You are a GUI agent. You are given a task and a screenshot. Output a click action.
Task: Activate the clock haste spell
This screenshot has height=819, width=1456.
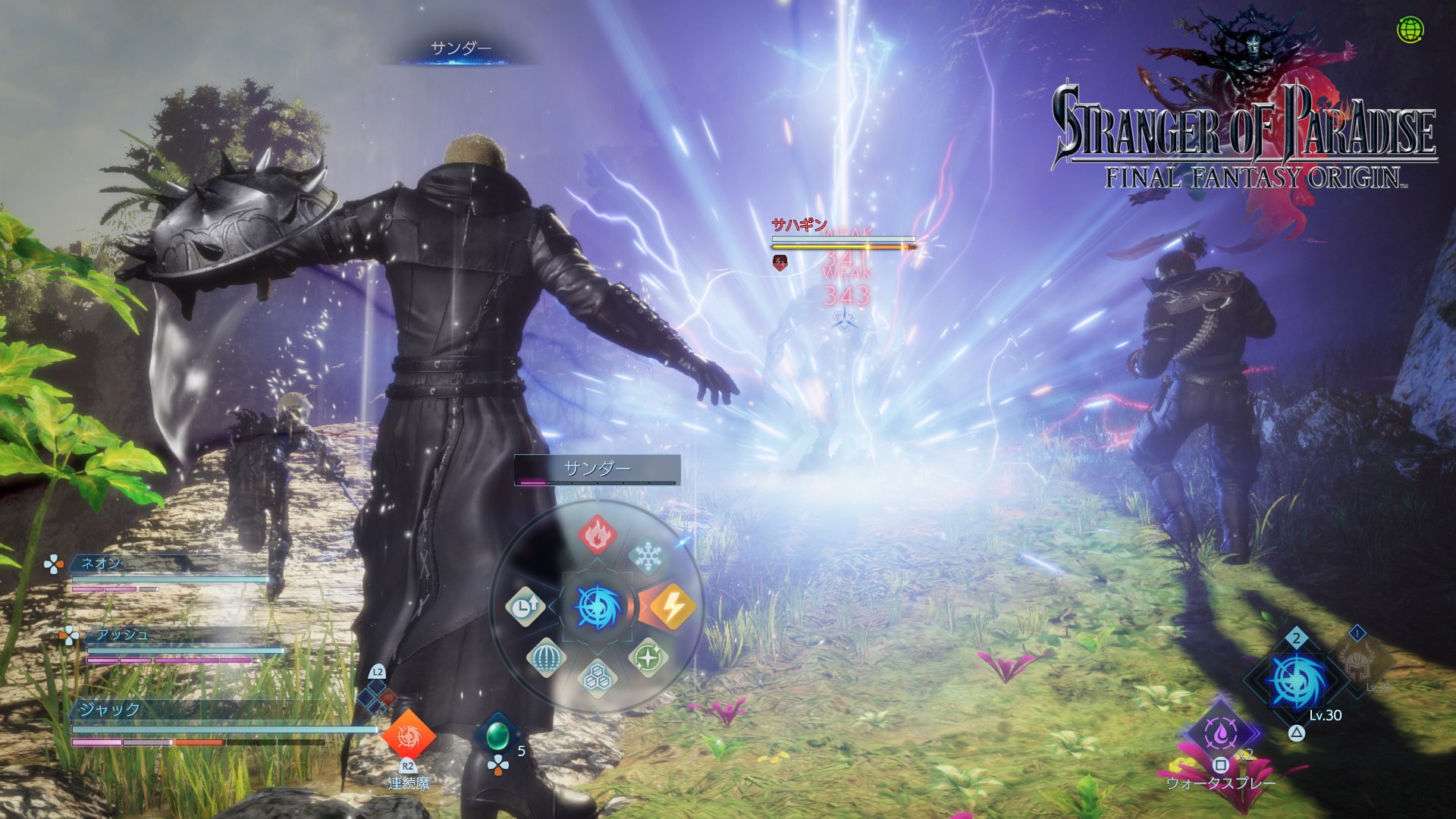[x=525, y=606]
